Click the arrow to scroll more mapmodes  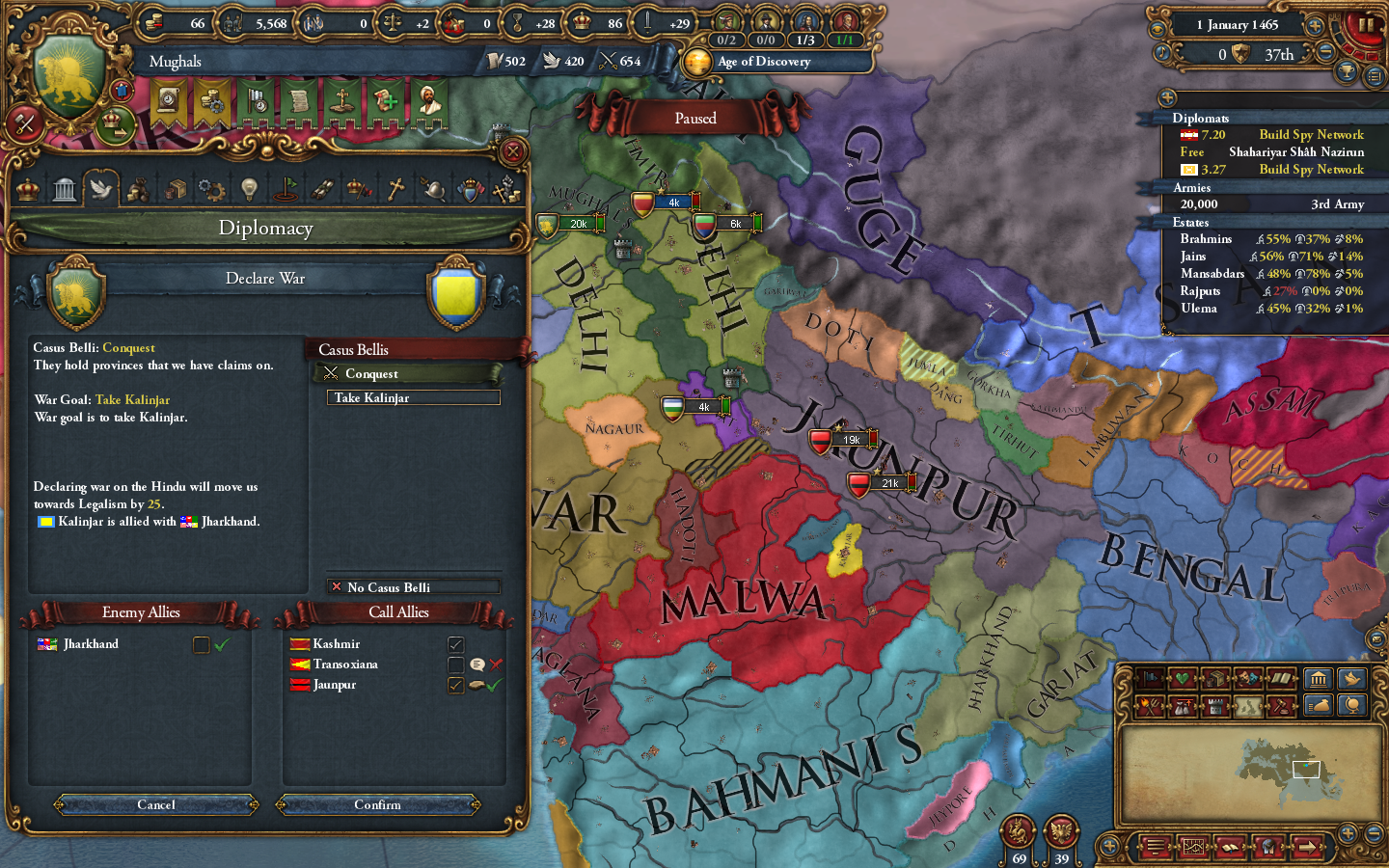[x=1307, y=846]
